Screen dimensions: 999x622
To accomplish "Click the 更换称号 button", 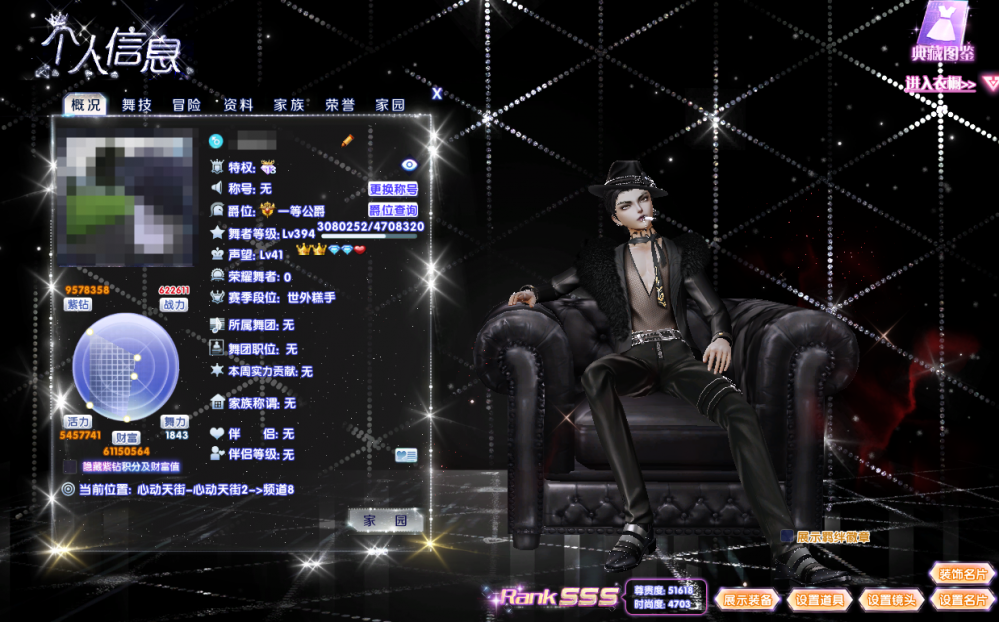I will (x=393, y=188).
